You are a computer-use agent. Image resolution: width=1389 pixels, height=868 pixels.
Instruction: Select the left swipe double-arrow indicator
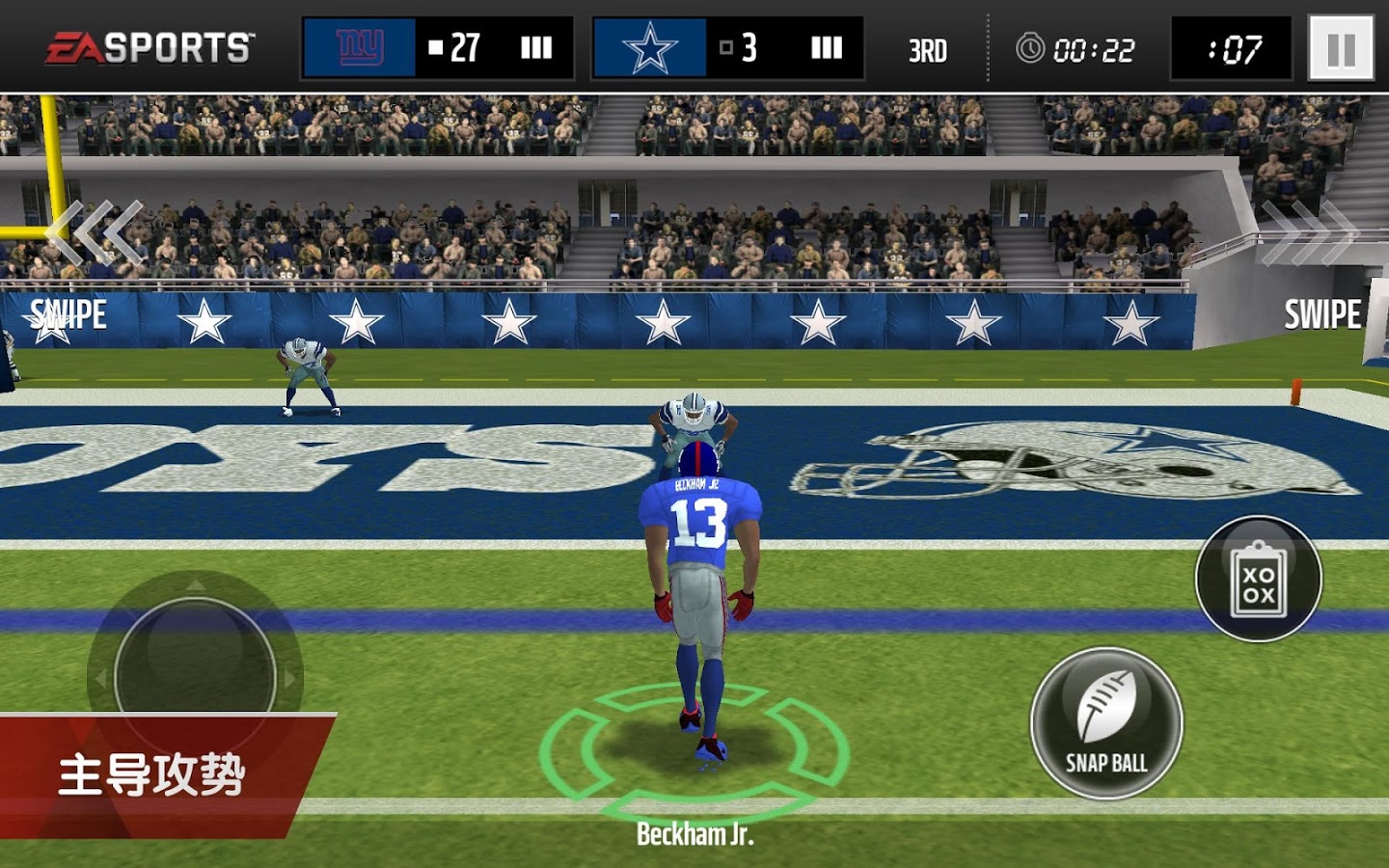pos(96,232)
